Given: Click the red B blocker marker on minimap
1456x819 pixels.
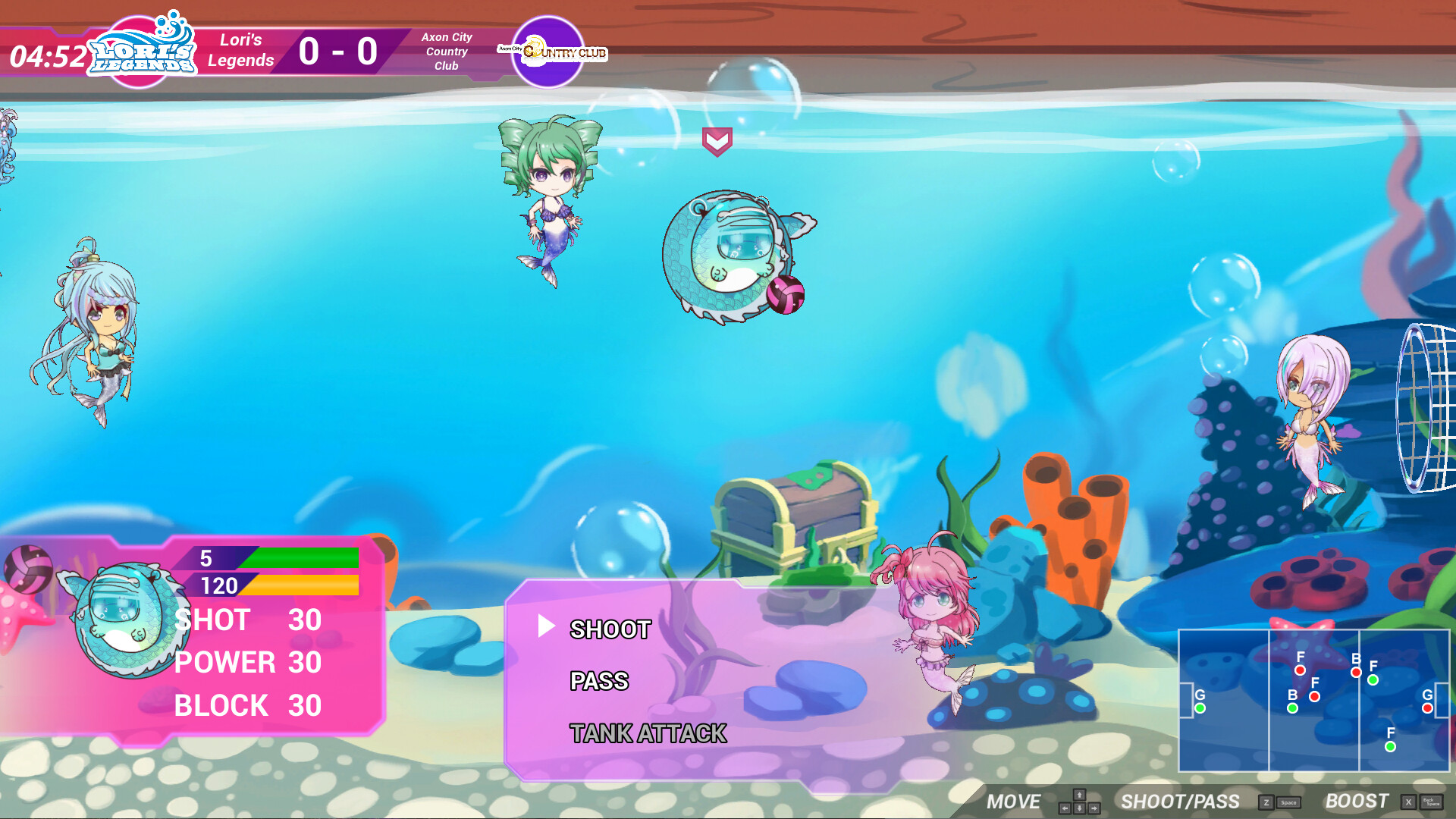Looking at the screenshot, I should click(x=1356, y=672).
